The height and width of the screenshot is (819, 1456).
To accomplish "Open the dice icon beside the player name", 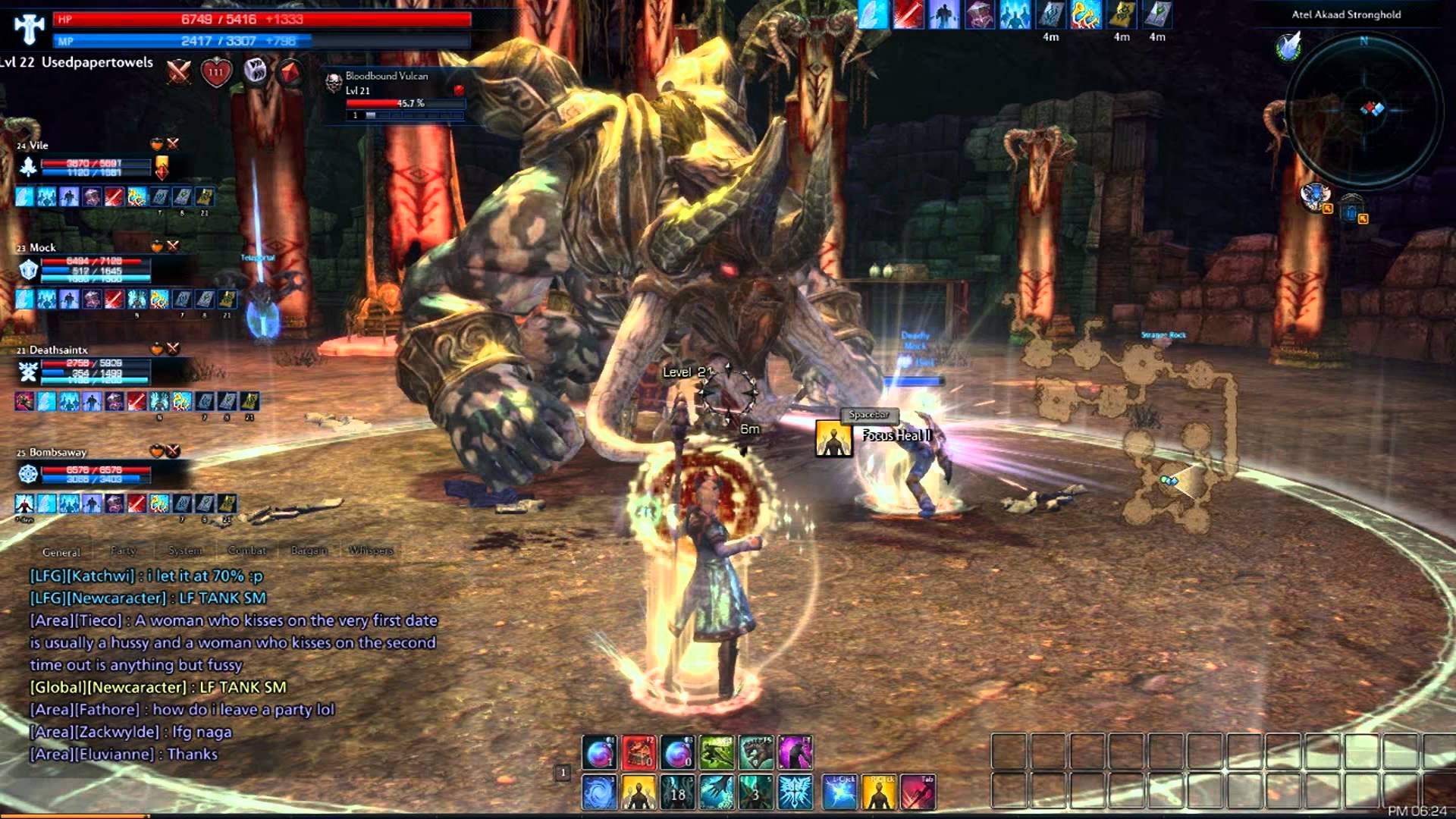I will pyautogui.click(x=256, y=71).
